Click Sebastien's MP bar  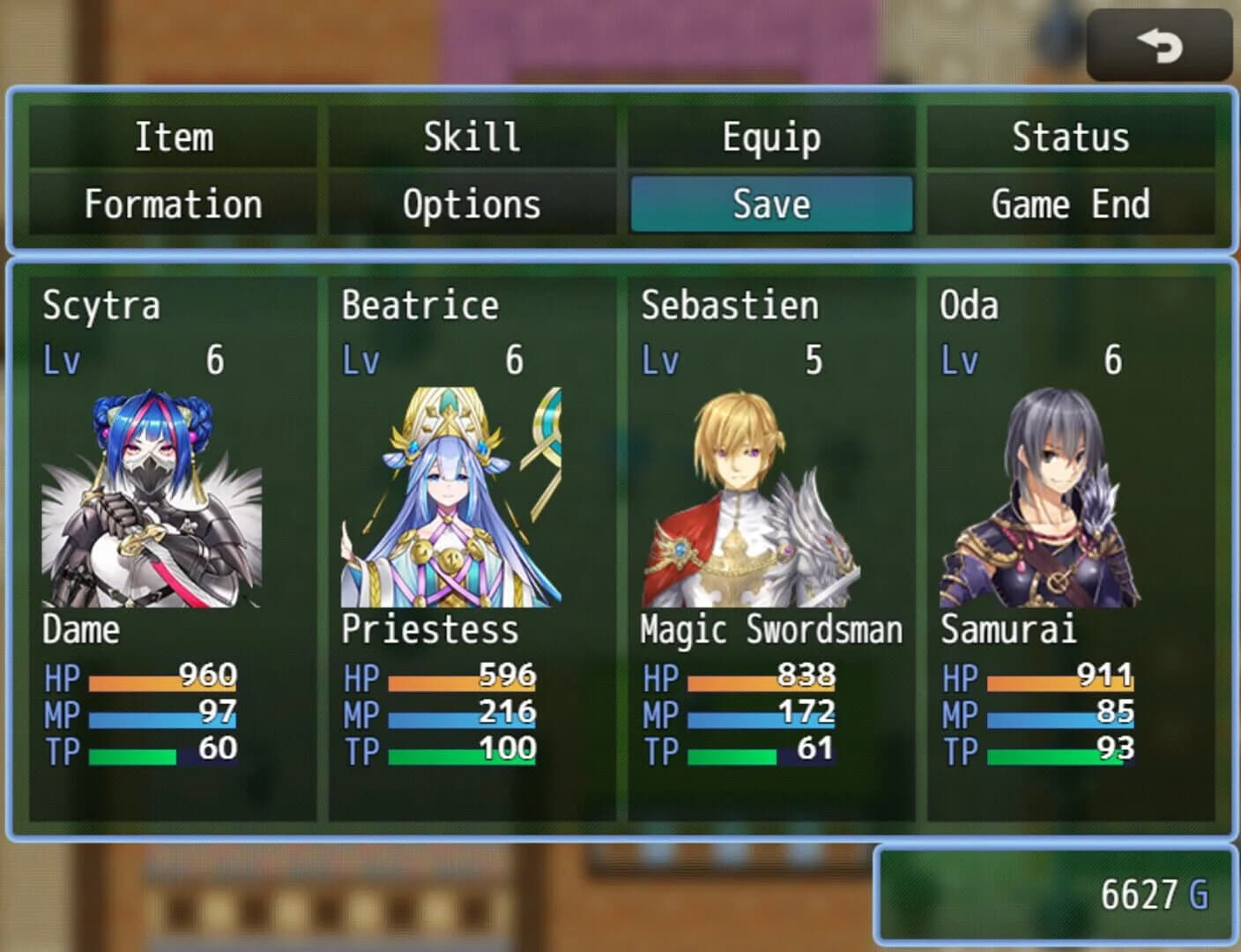point(762,716)
